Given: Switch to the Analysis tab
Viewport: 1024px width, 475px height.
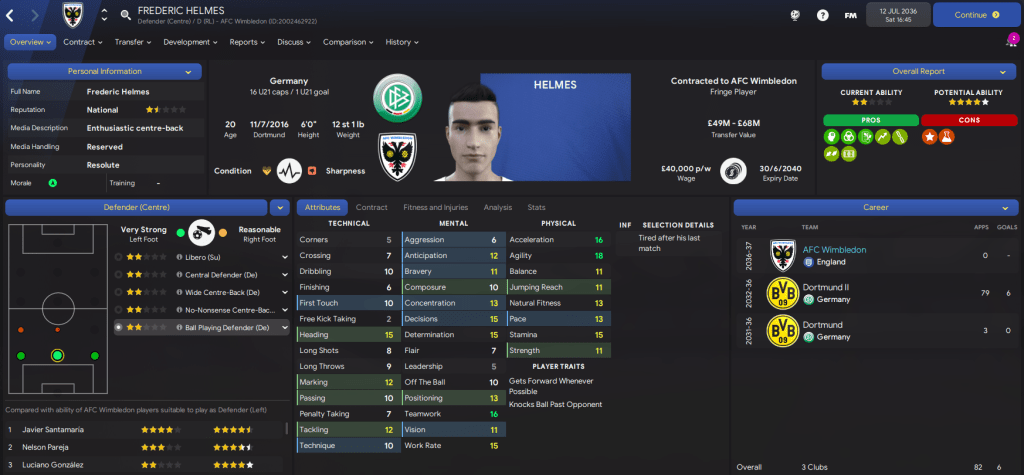Looking at the screenshot, I should tap(497, 207).
